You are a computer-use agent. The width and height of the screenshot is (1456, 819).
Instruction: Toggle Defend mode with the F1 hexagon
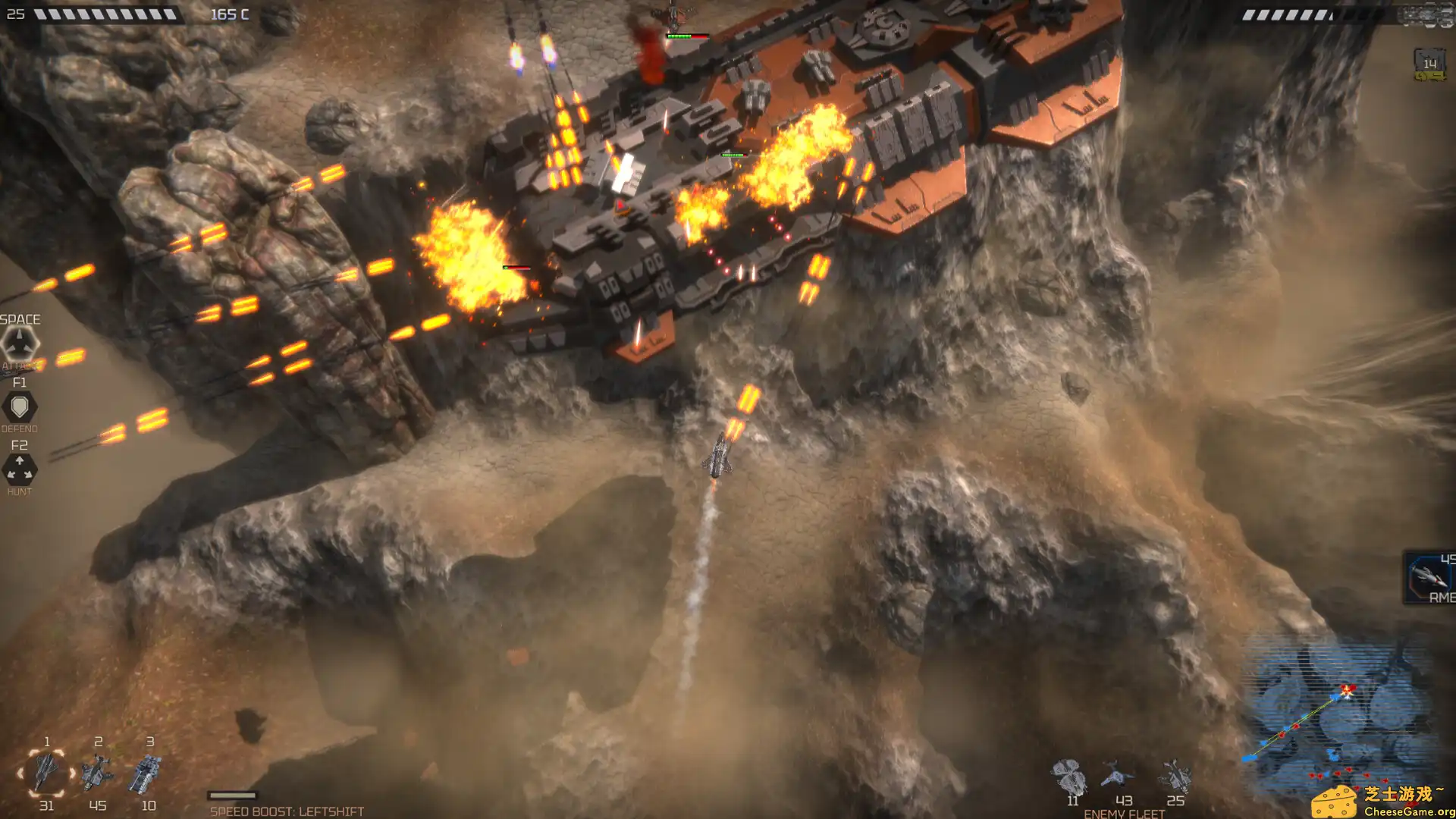[20, 406]
